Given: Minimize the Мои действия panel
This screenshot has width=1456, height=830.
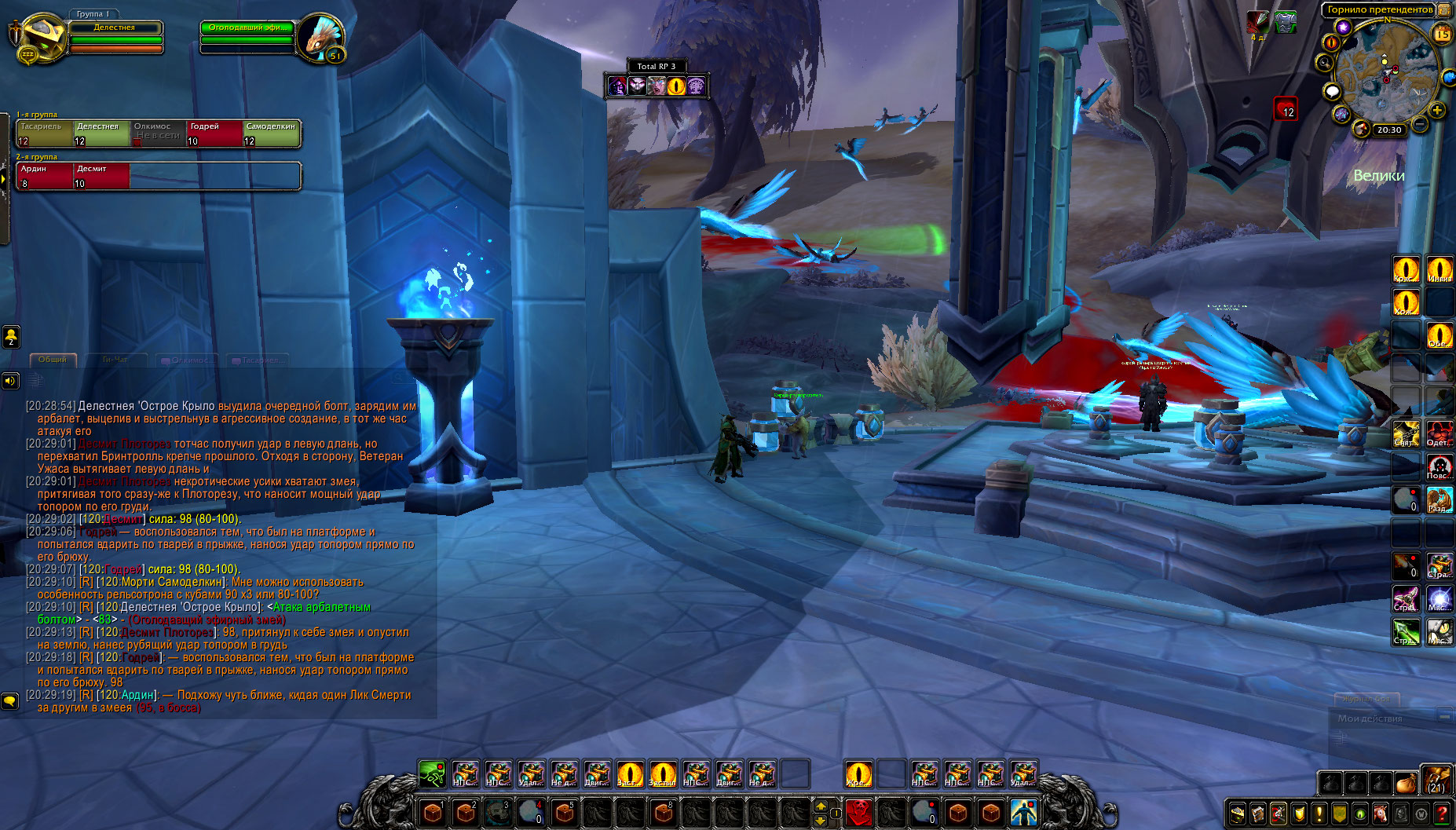Looking at the screenshot, I should click(x=1444, y=716).
